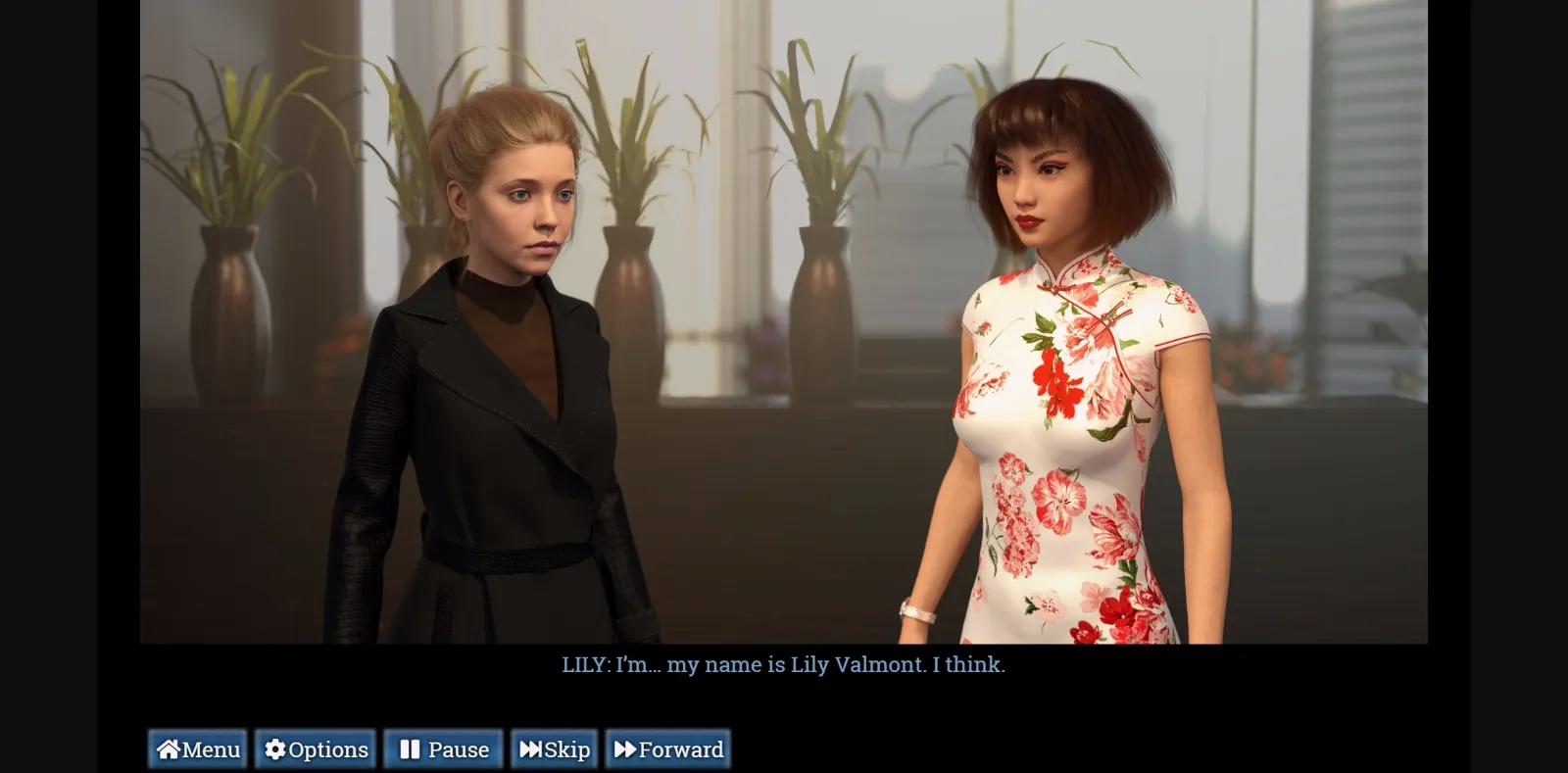This screenshot has height=773, width=1568.
Task: Click the text 'Lily Valmont' in the dialogue
Action: pos(857,665)
